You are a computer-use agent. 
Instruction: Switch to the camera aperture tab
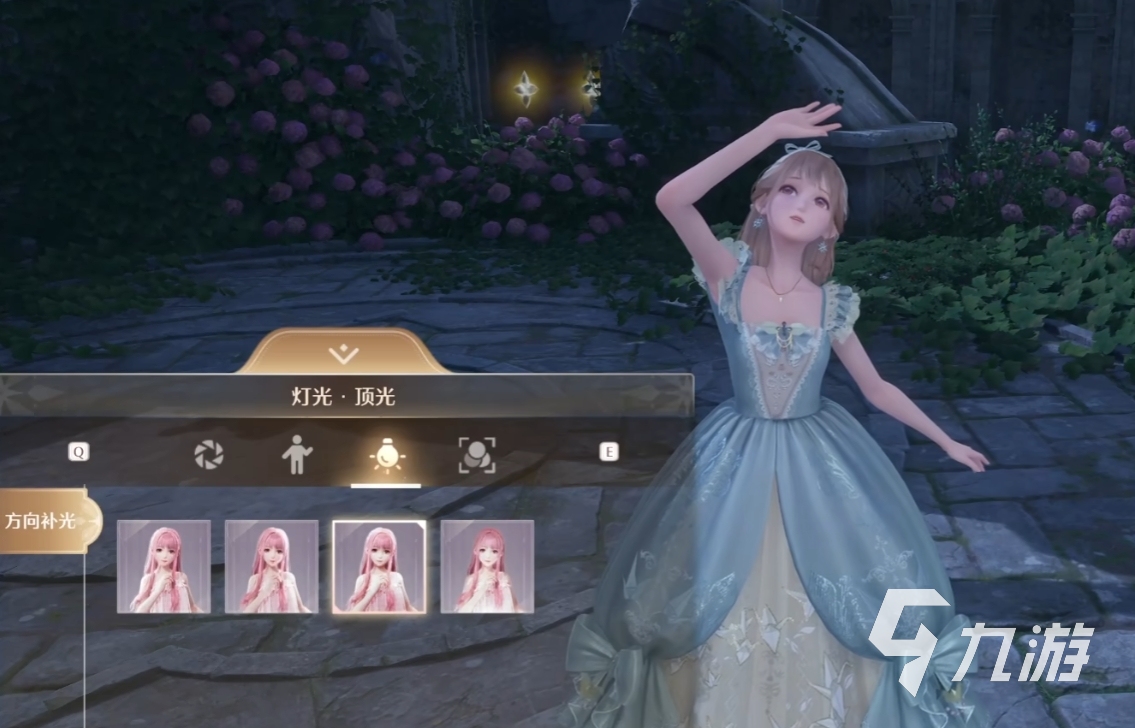(209, 455)
